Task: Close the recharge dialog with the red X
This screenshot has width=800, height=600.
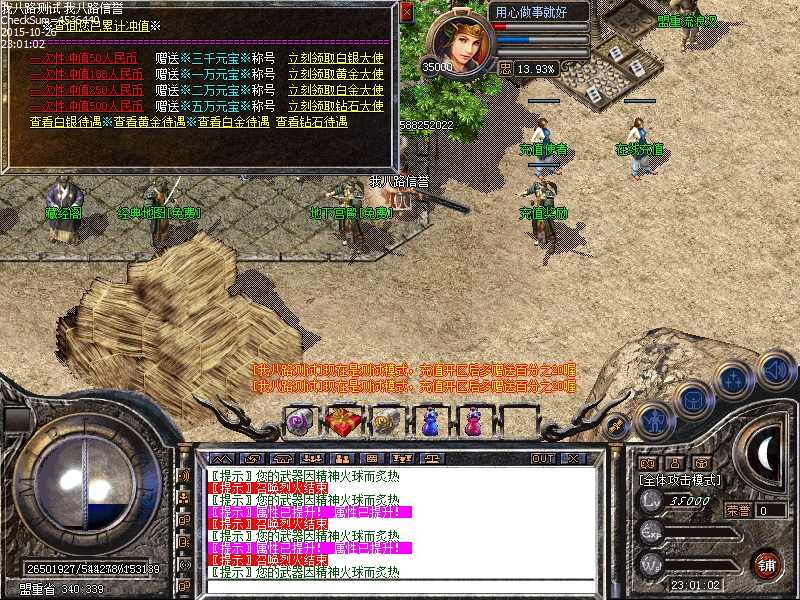Action: [406, 13]
